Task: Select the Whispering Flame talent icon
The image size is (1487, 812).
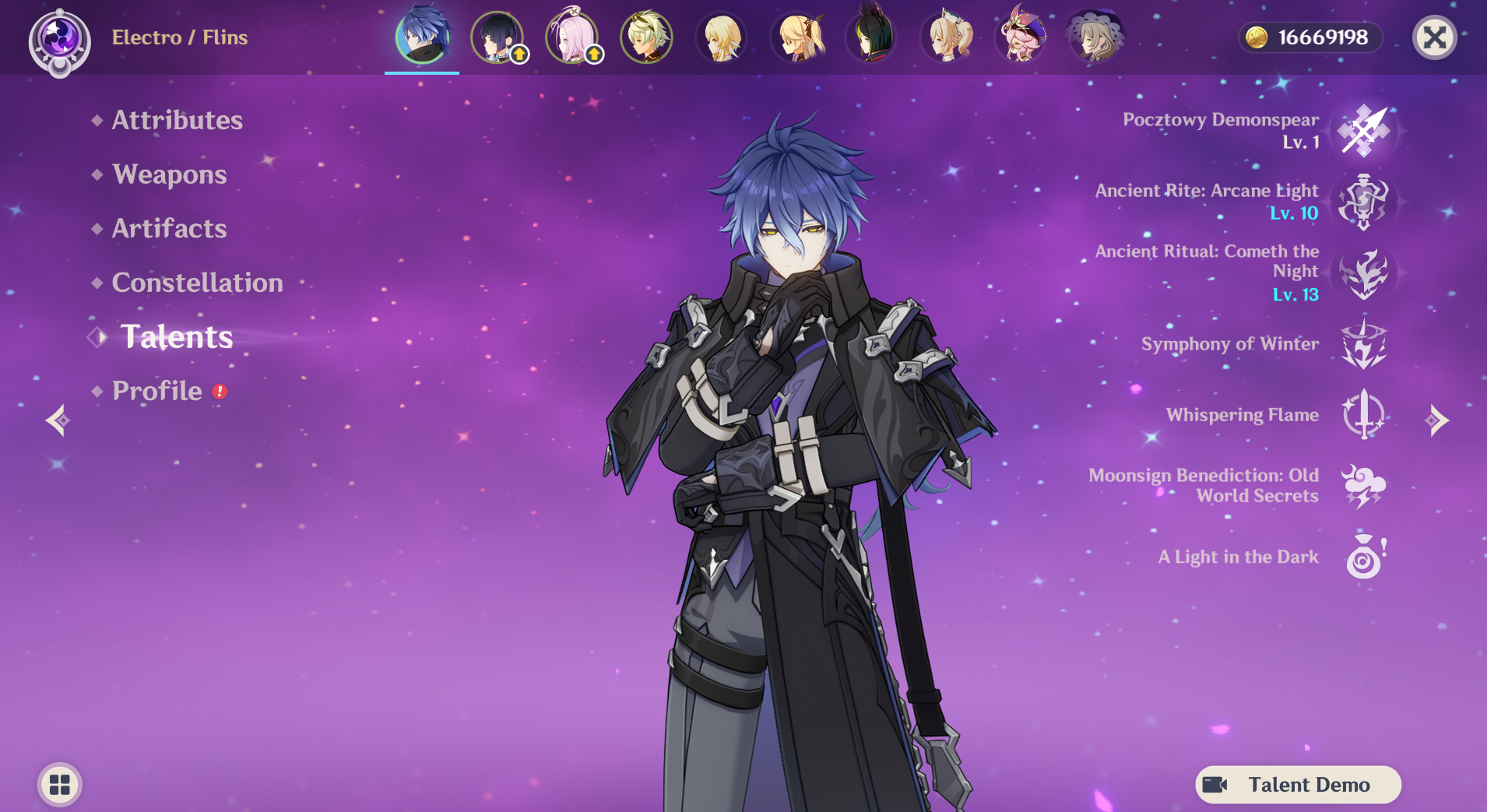Action: 1366,415
